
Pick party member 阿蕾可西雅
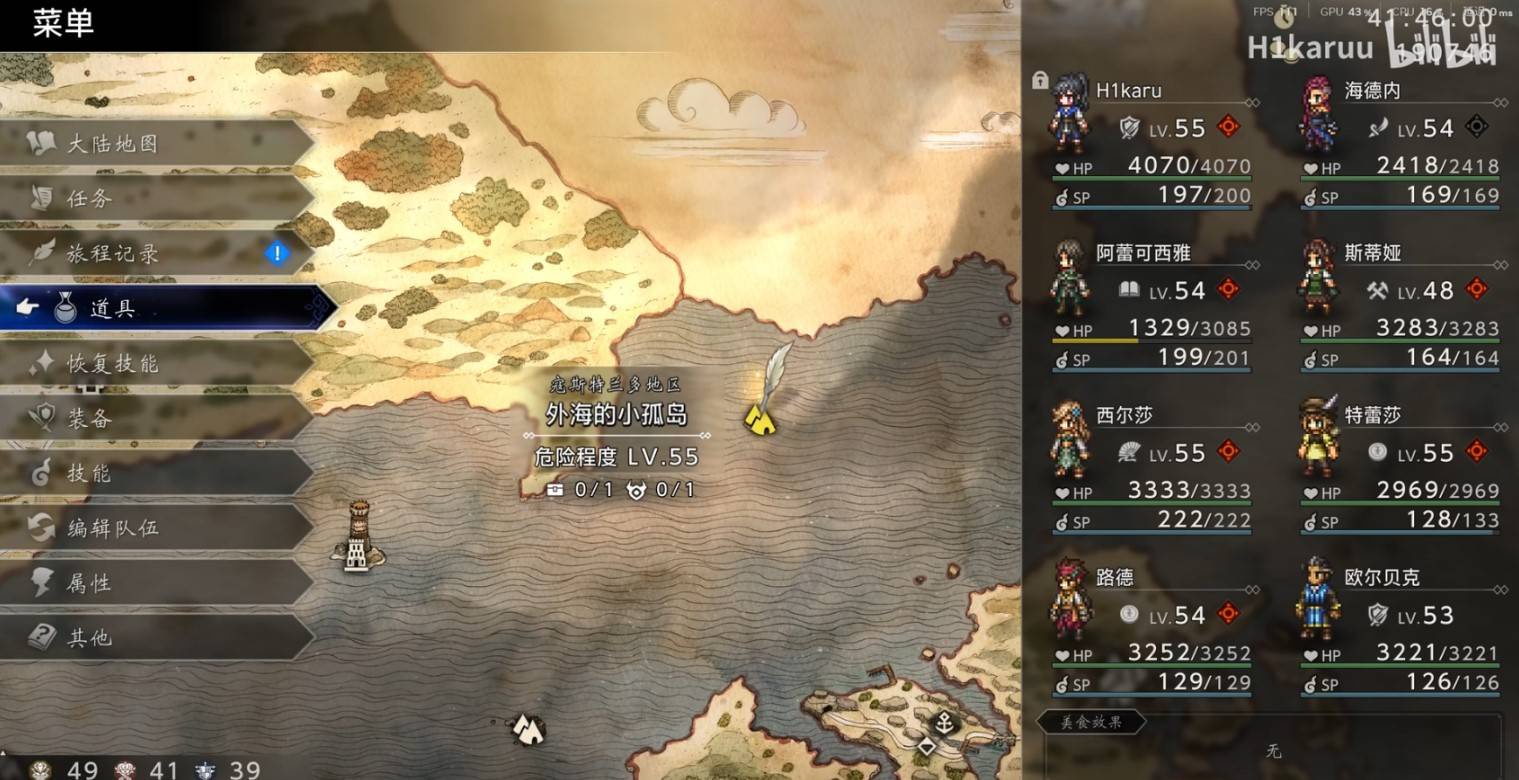(x=1150, y=303)
